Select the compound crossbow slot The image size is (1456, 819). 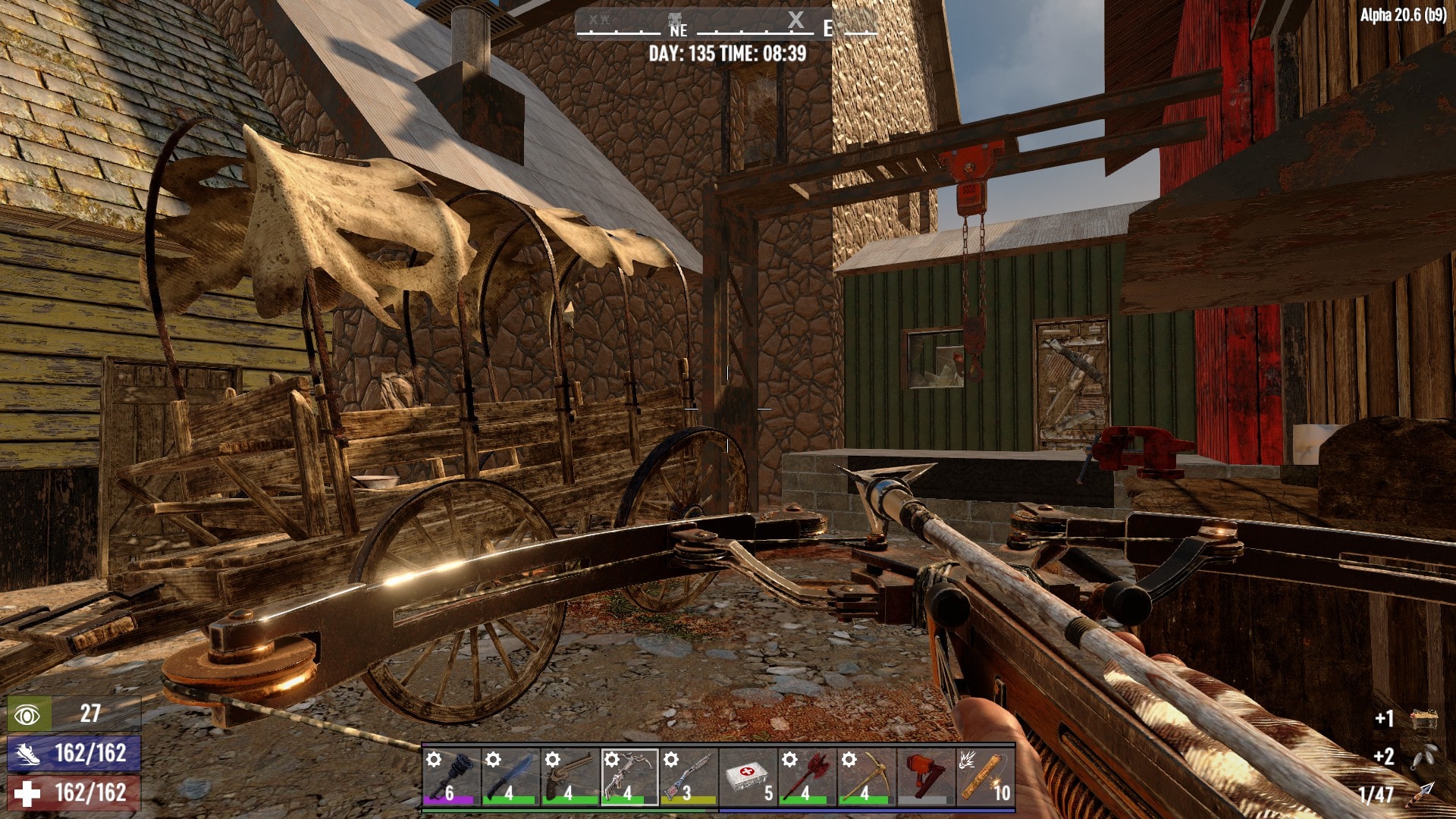(629, 776)
